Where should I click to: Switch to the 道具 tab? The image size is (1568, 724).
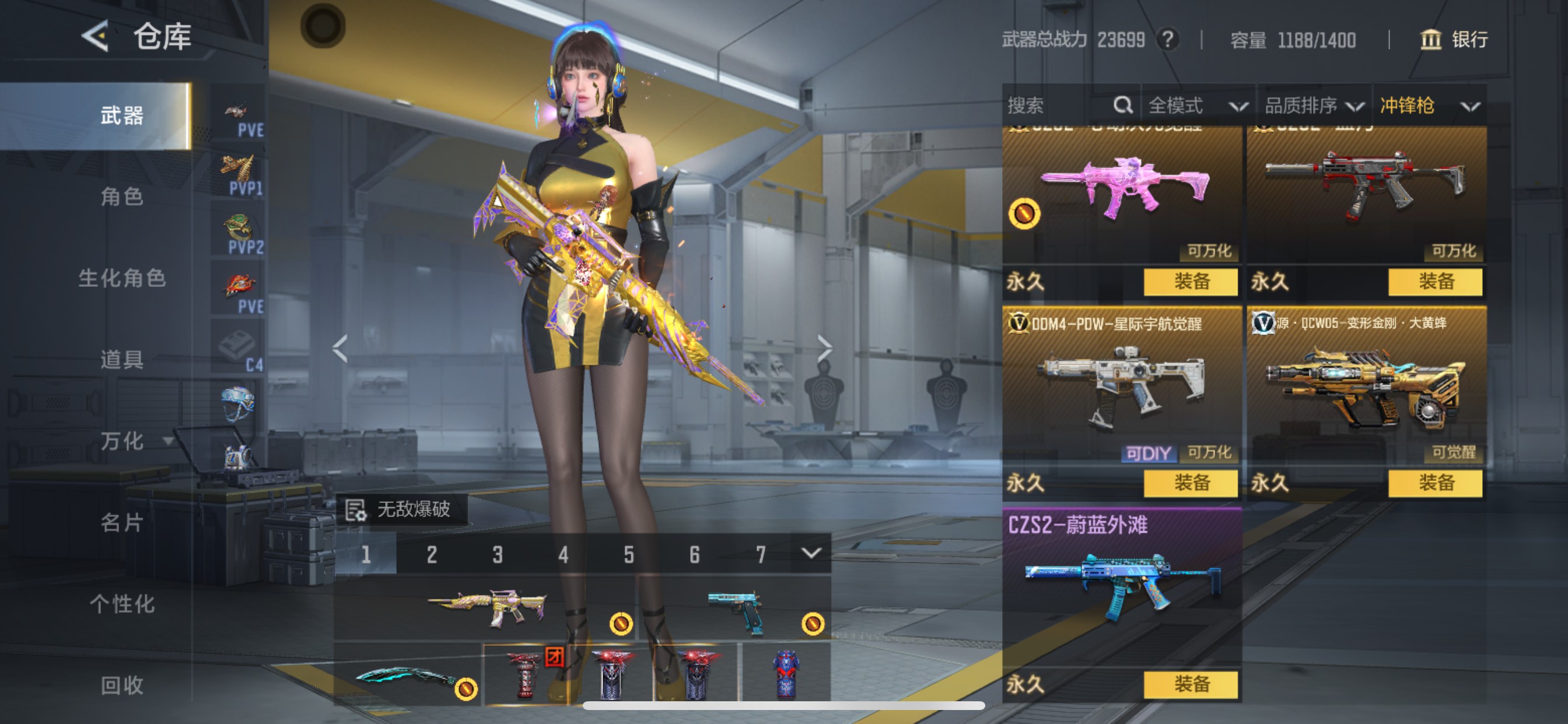click(122, 360)
